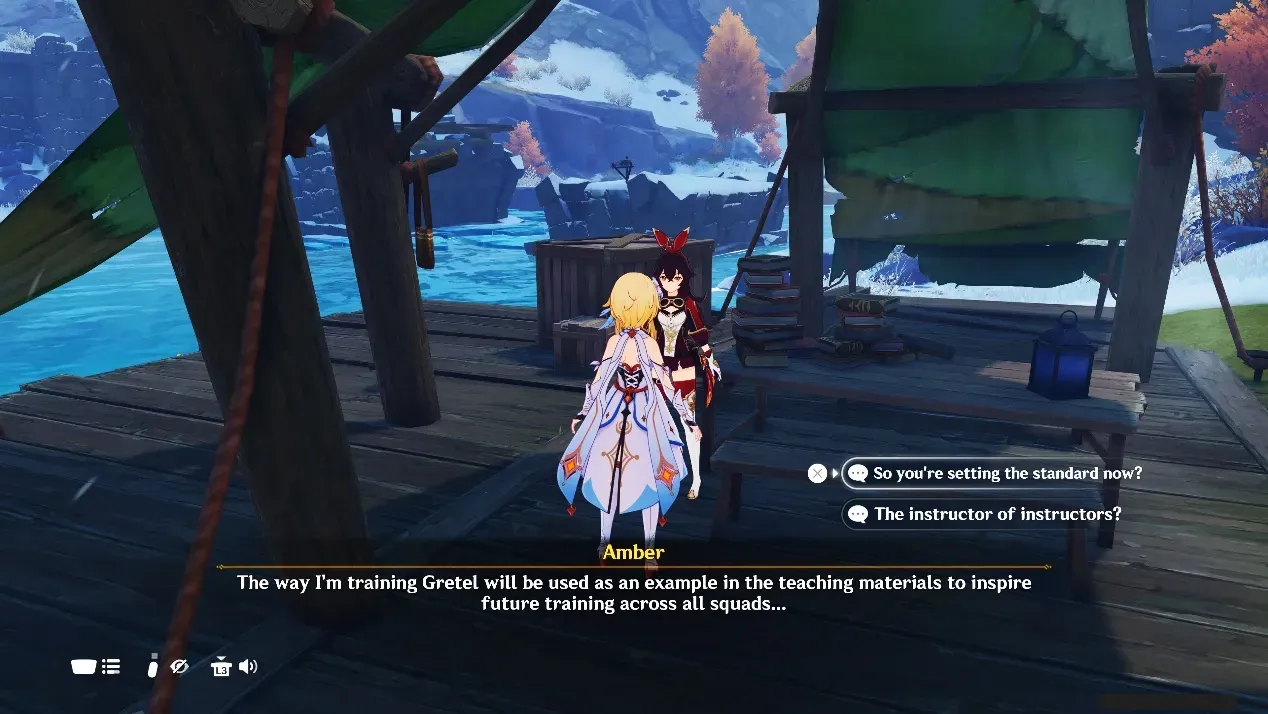Choose "So you're setting the standard now?"
This screenshot has width=1268, height=714.
pyautogui.click(x=1006, y=473)
